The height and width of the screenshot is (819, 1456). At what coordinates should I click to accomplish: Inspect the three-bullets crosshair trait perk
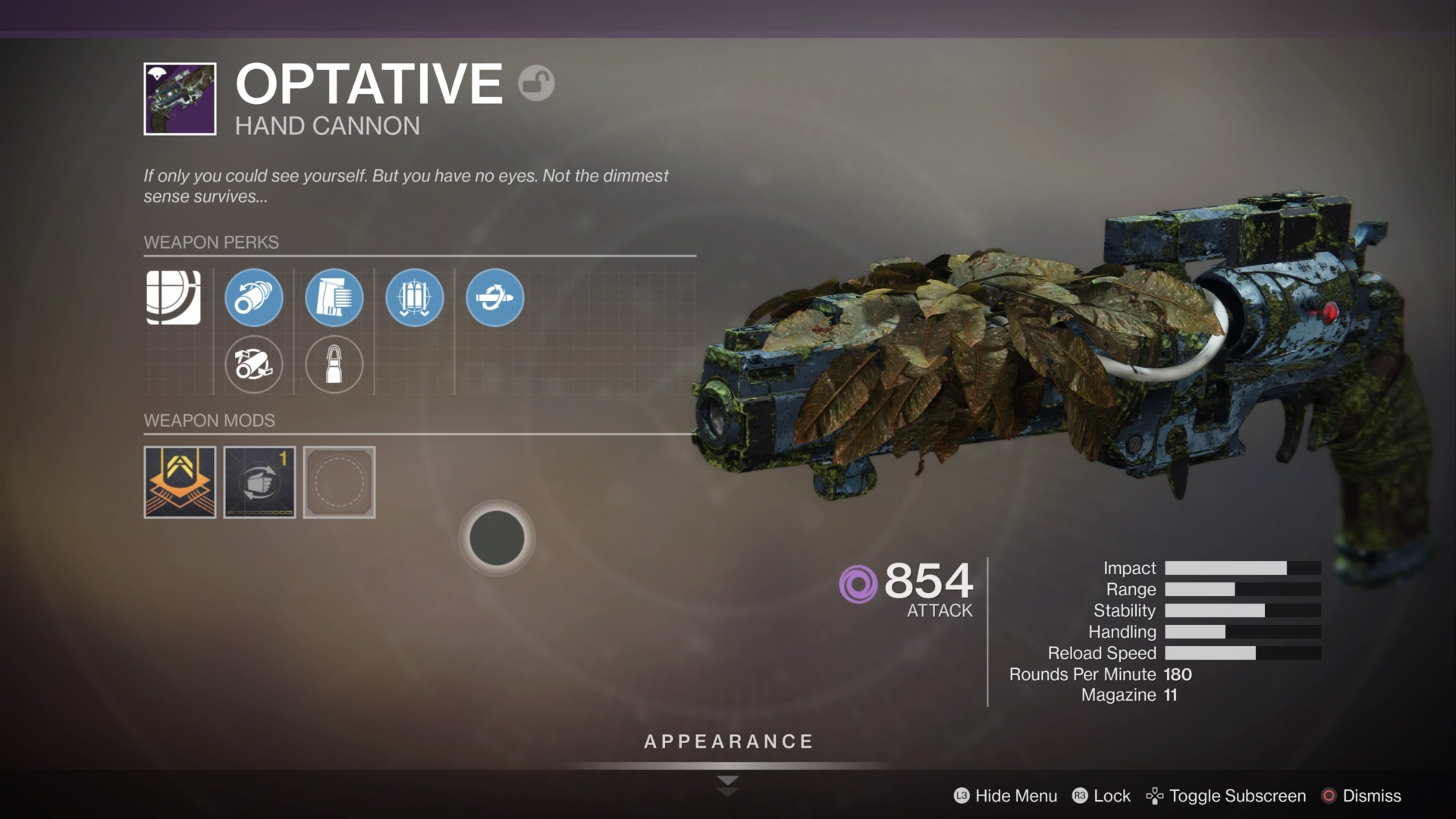pyautogui.click(x=415, y=297)
